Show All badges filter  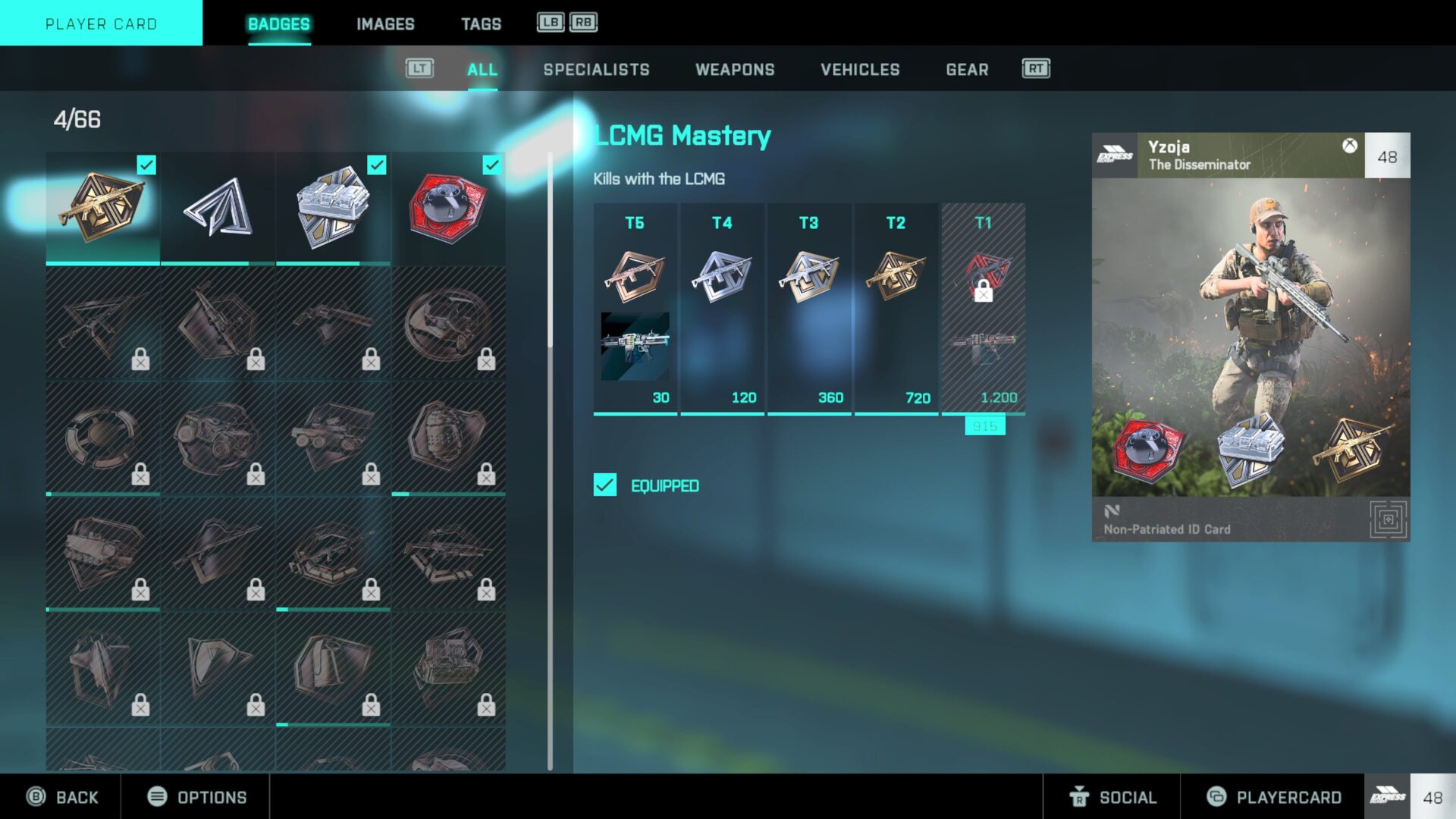tap(482, 70)
